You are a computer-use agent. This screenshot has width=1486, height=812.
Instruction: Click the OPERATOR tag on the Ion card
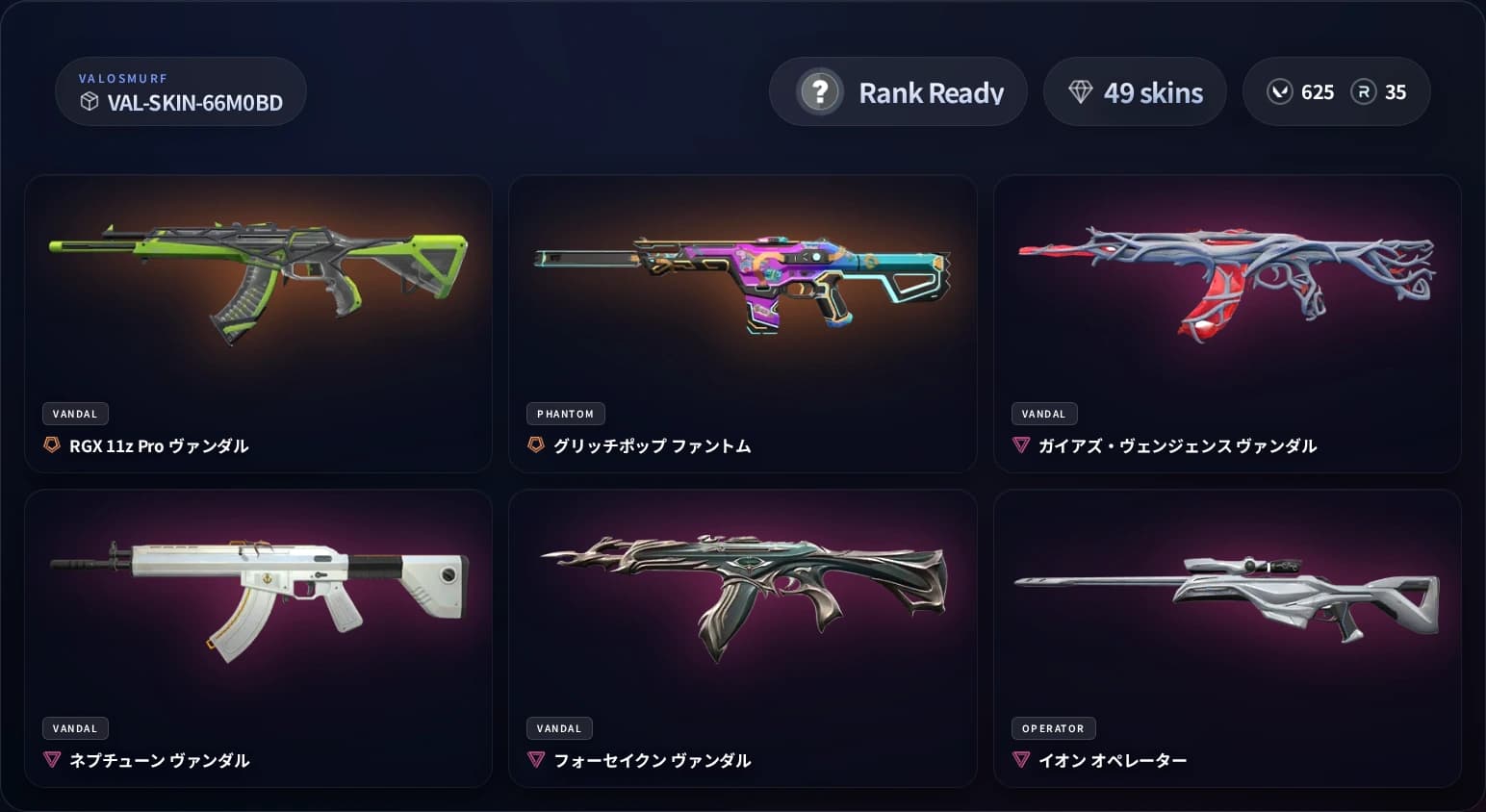point(1053,728)
